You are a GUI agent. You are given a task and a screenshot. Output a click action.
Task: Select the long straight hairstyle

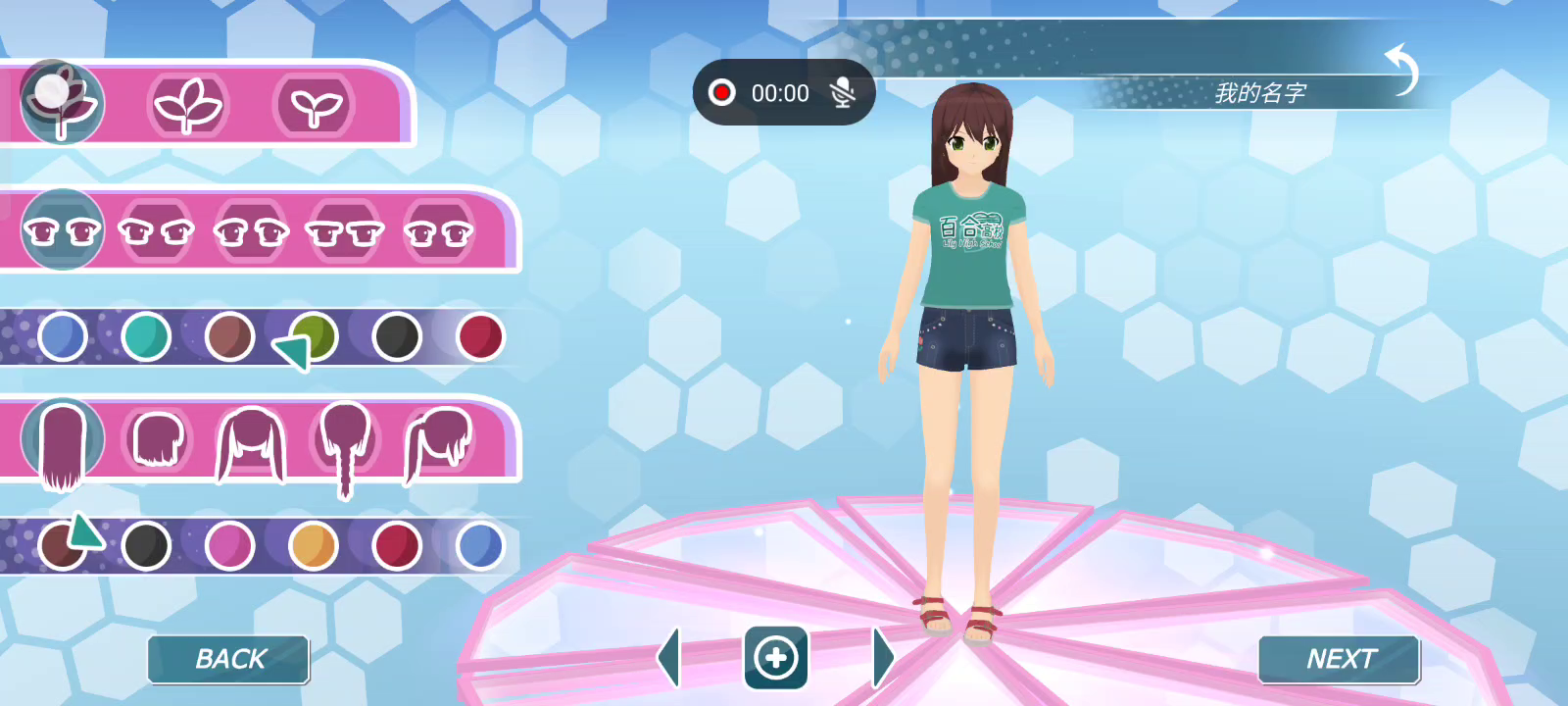tap(63, 443)
